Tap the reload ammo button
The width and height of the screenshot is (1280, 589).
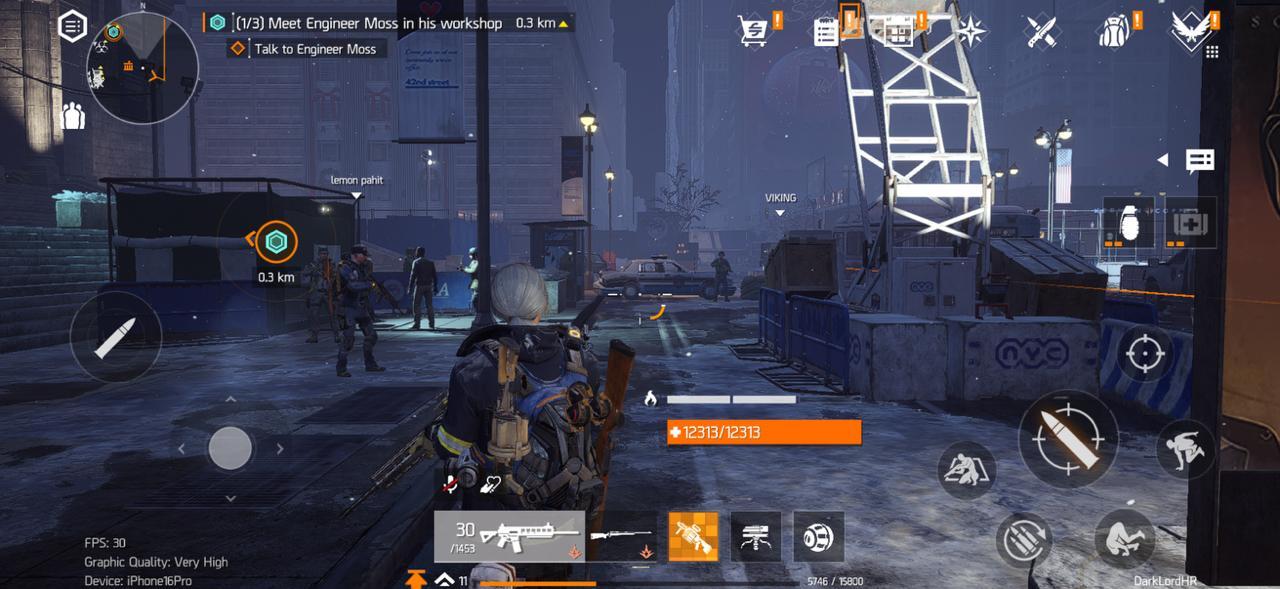pos(1024,541)
